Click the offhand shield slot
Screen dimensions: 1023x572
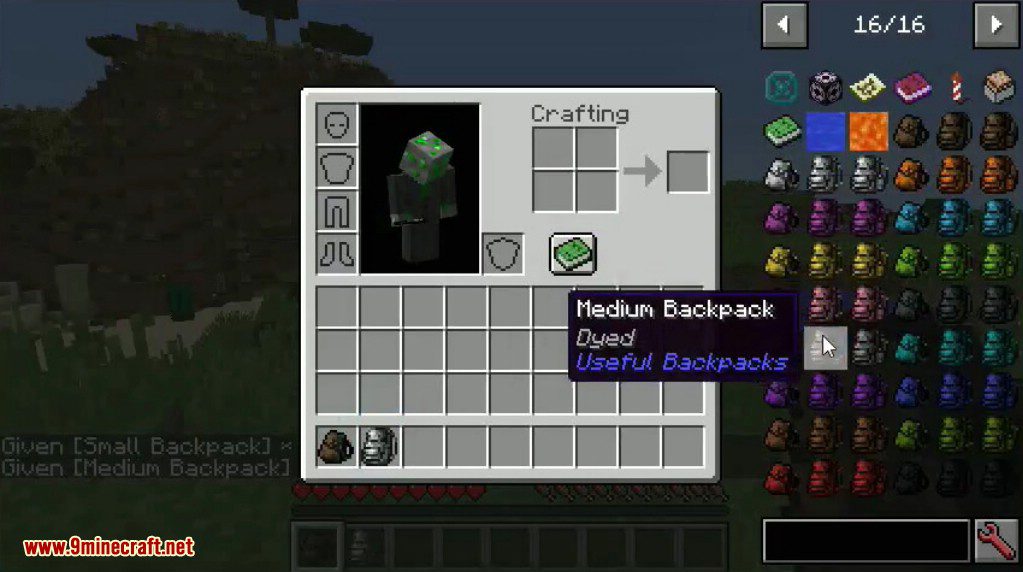[503, 253]
